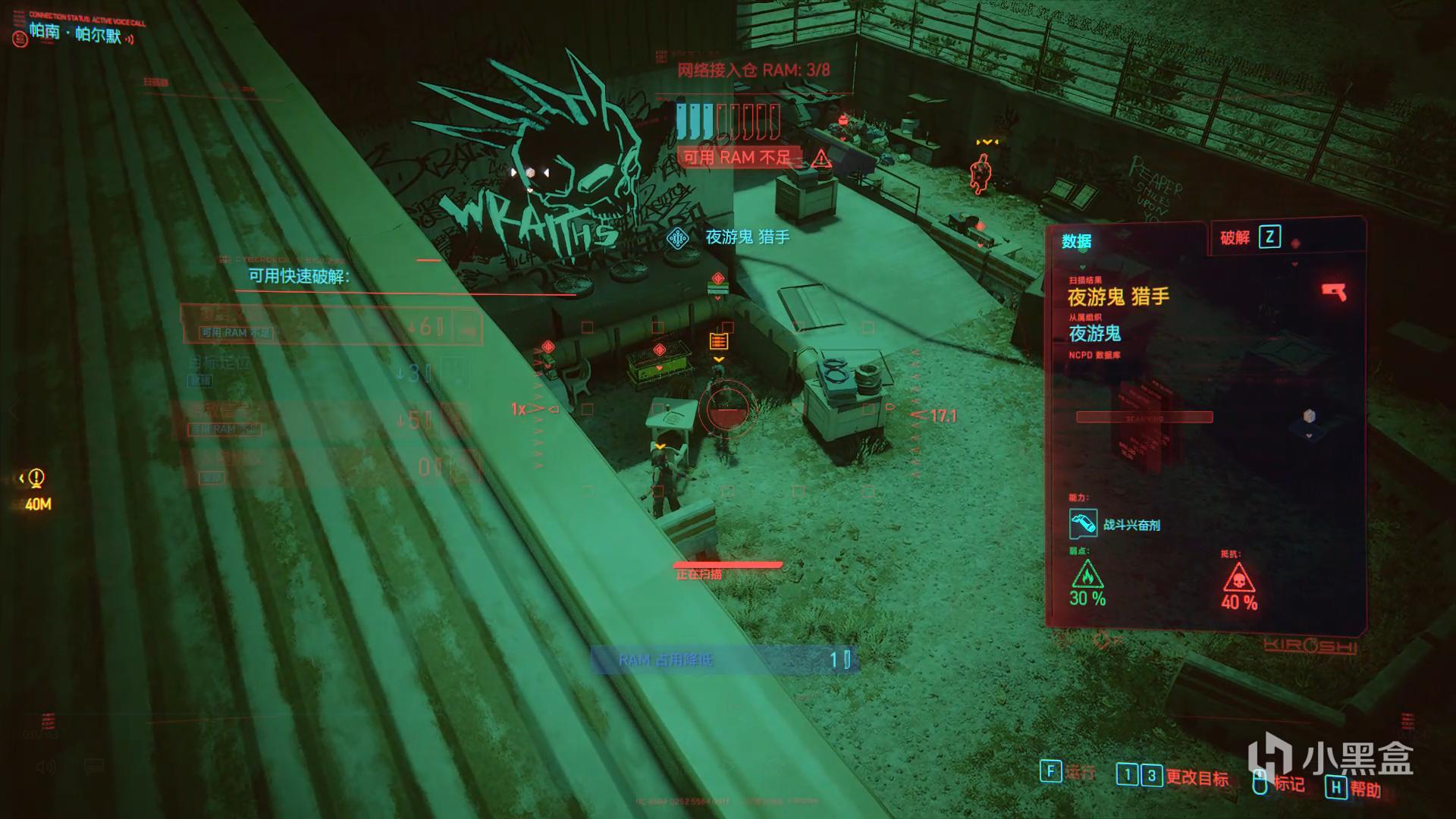The width and height of the screenshot is (1456, 819).
Task: Click the 战斗兴奋剂 ability icon
Action: [x=1083, y=524]
